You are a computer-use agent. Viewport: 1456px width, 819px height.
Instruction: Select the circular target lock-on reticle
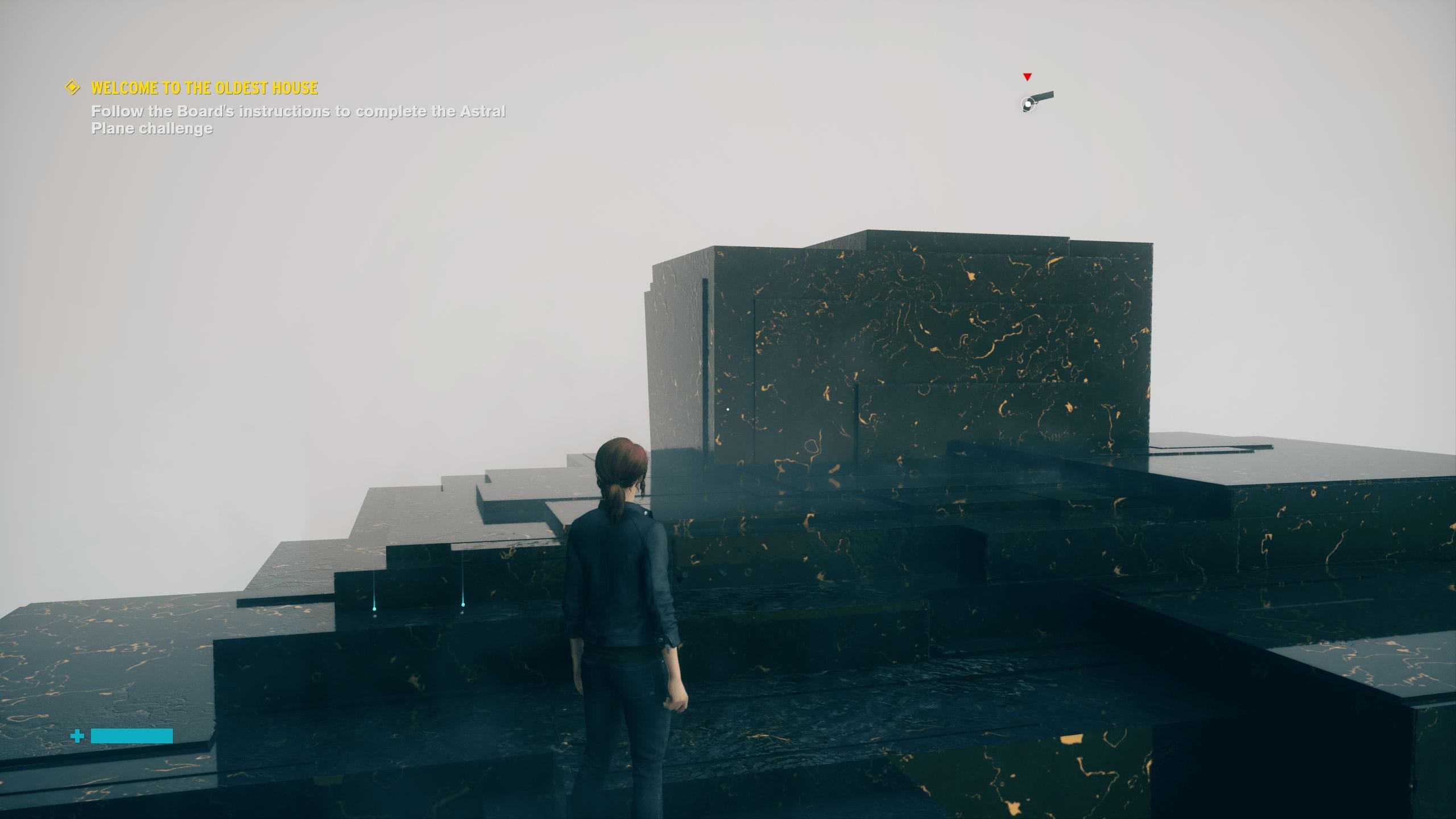(x=1028, y=104)
